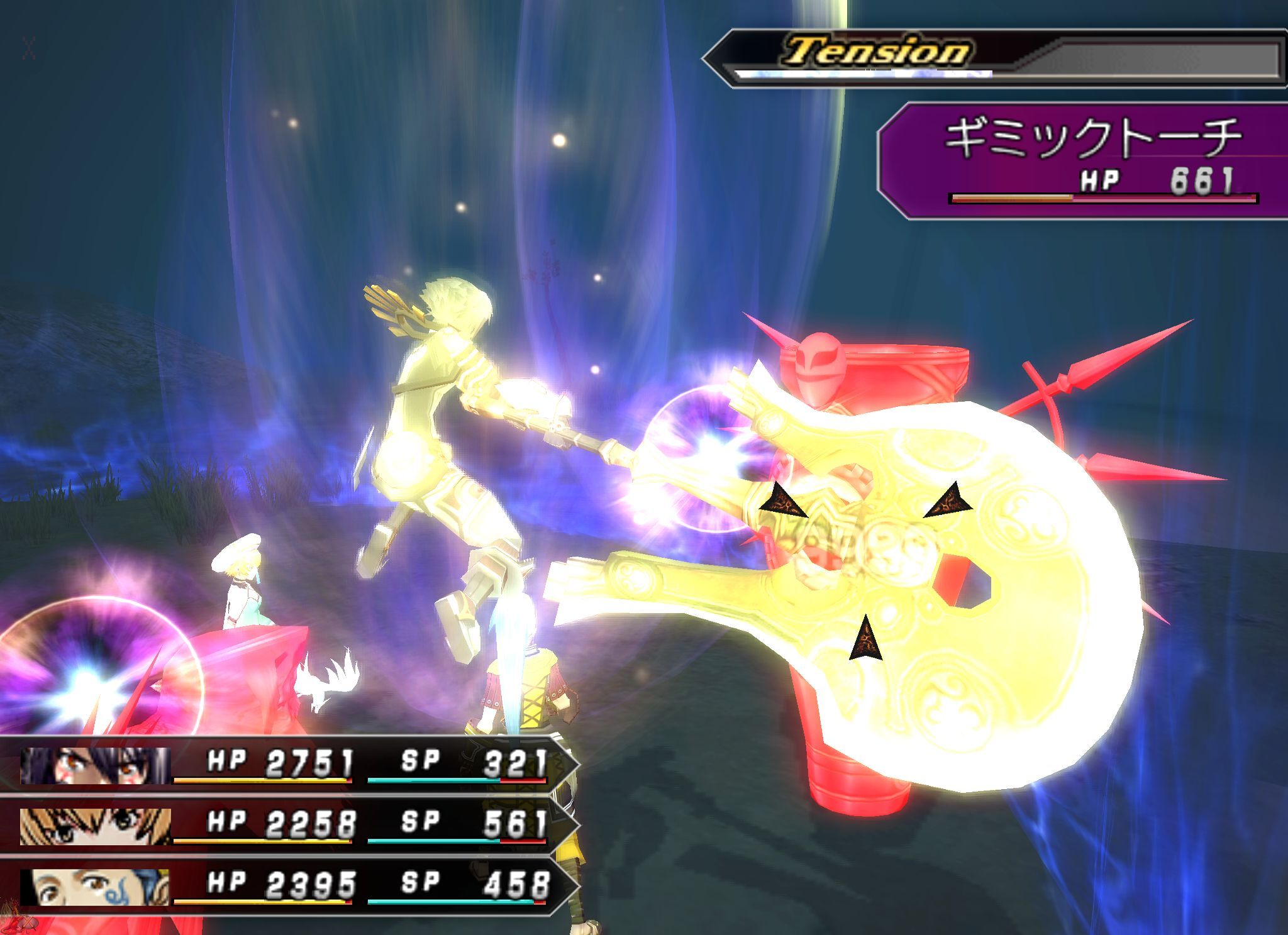This screenshot has height=935, width=1288.
Task: Select the brown-haired party member portrait
Action: click(x=95, y=826)
